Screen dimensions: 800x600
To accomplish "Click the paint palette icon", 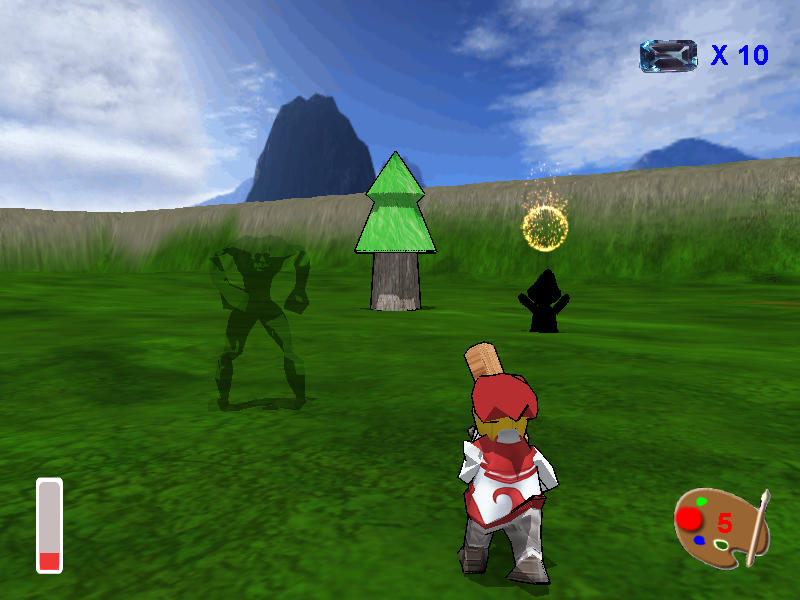I will coord(720,526).
